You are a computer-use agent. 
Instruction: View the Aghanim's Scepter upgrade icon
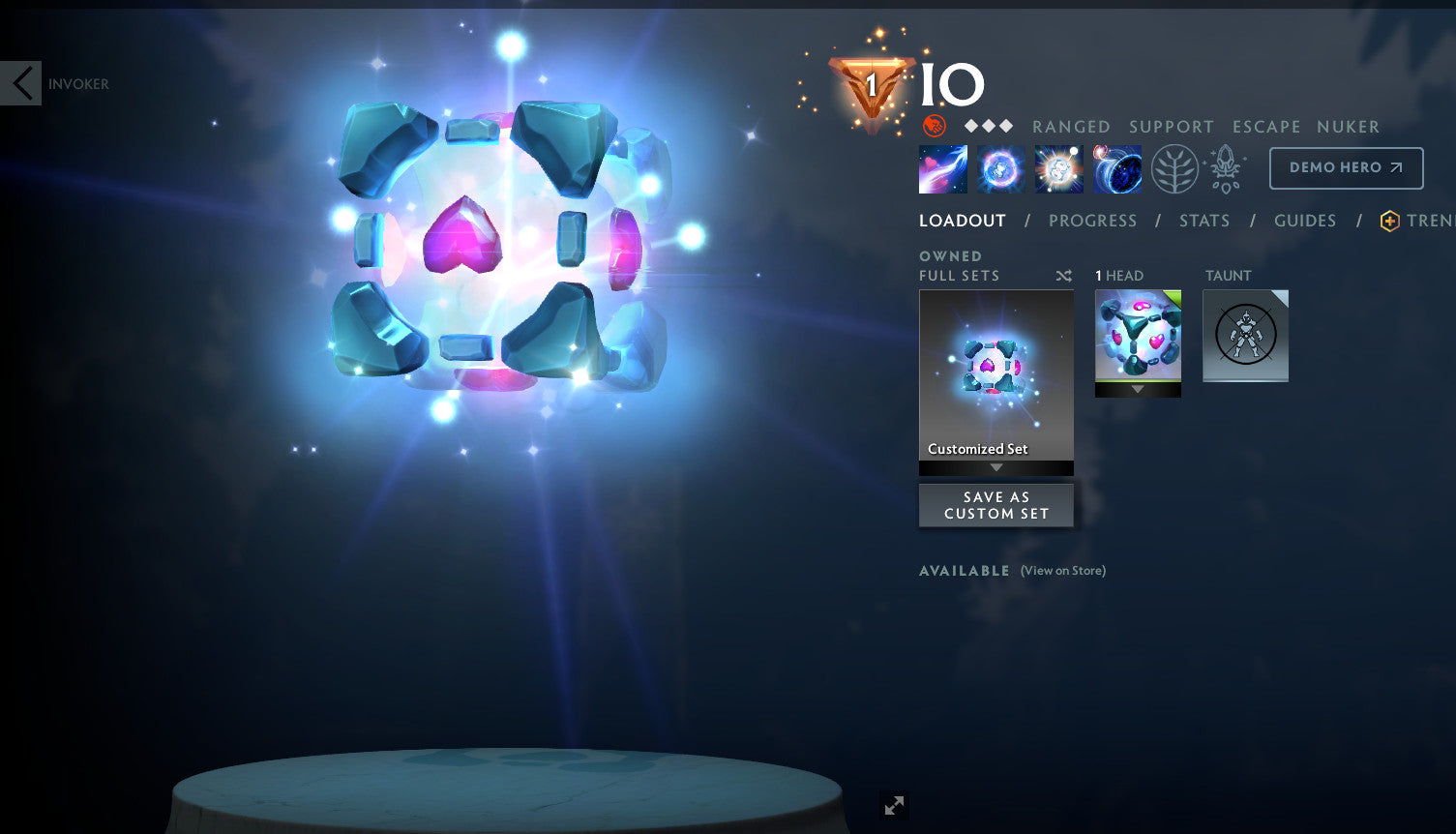tap(1225, 168)
